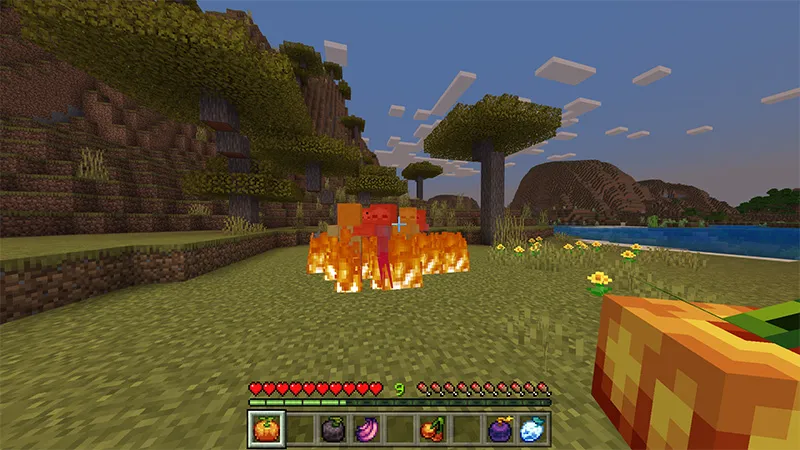800x450 pixels.
Task: Choose the light blue icy fruit slot
Action: tap(533, 429)
